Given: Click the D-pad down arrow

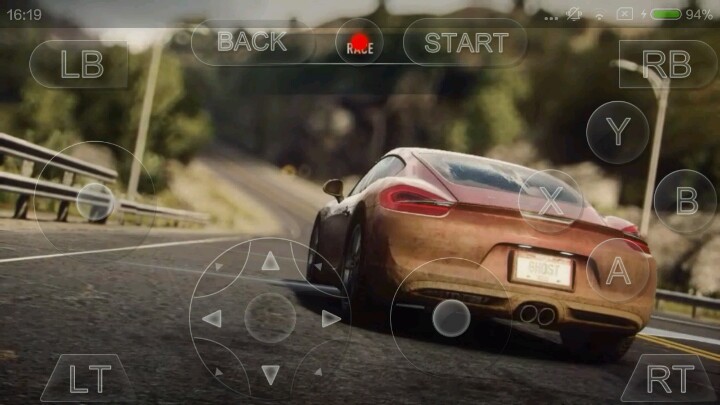Looking at the screenshot, I should coord(270,374).
